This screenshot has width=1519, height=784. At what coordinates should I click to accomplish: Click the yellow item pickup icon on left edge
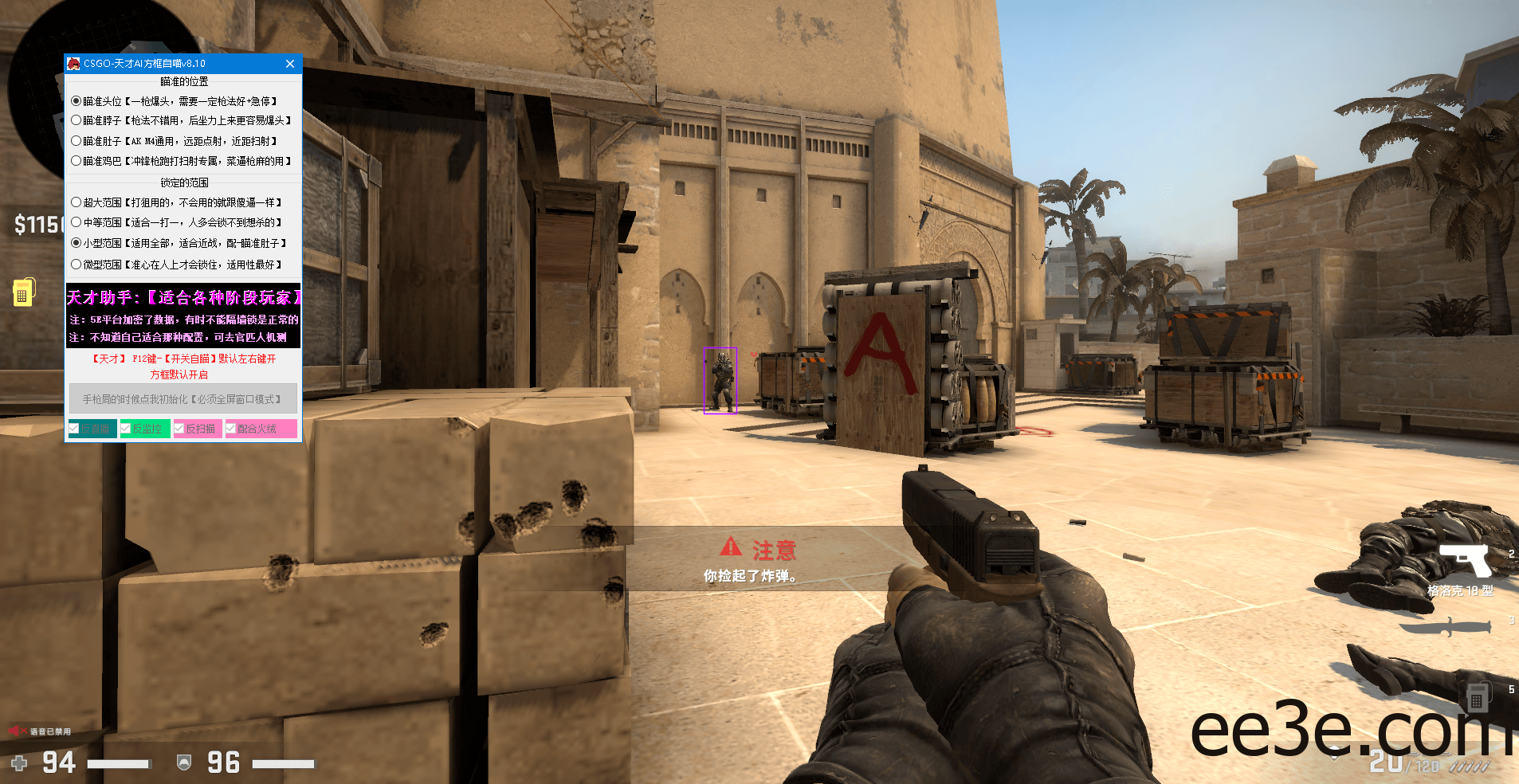point(24,292)
